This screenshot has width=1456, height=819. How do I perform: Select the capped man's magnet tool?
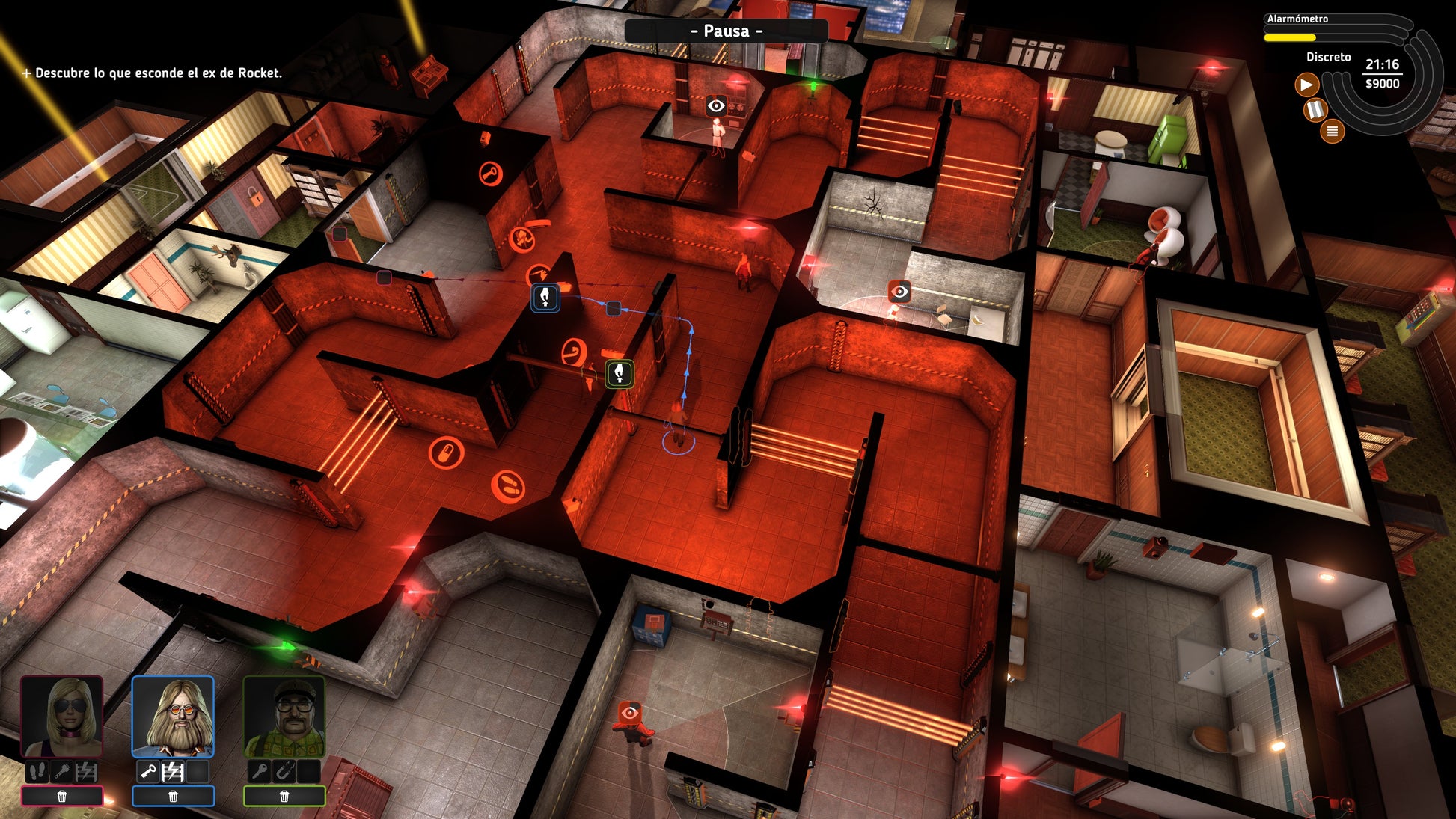(284, 772)
